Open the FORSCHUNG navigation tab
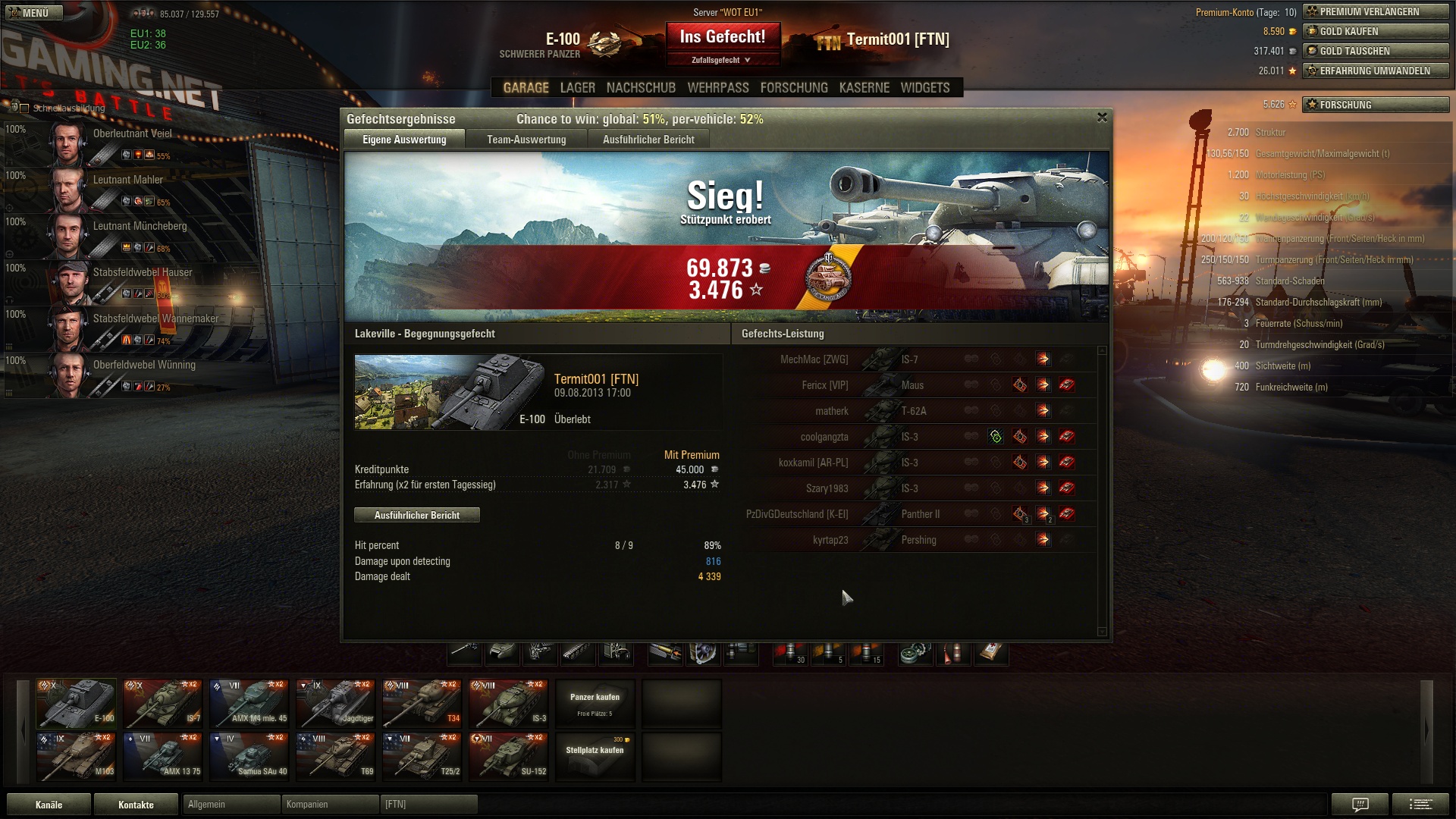1456x819 pixels. click(794, 88)
